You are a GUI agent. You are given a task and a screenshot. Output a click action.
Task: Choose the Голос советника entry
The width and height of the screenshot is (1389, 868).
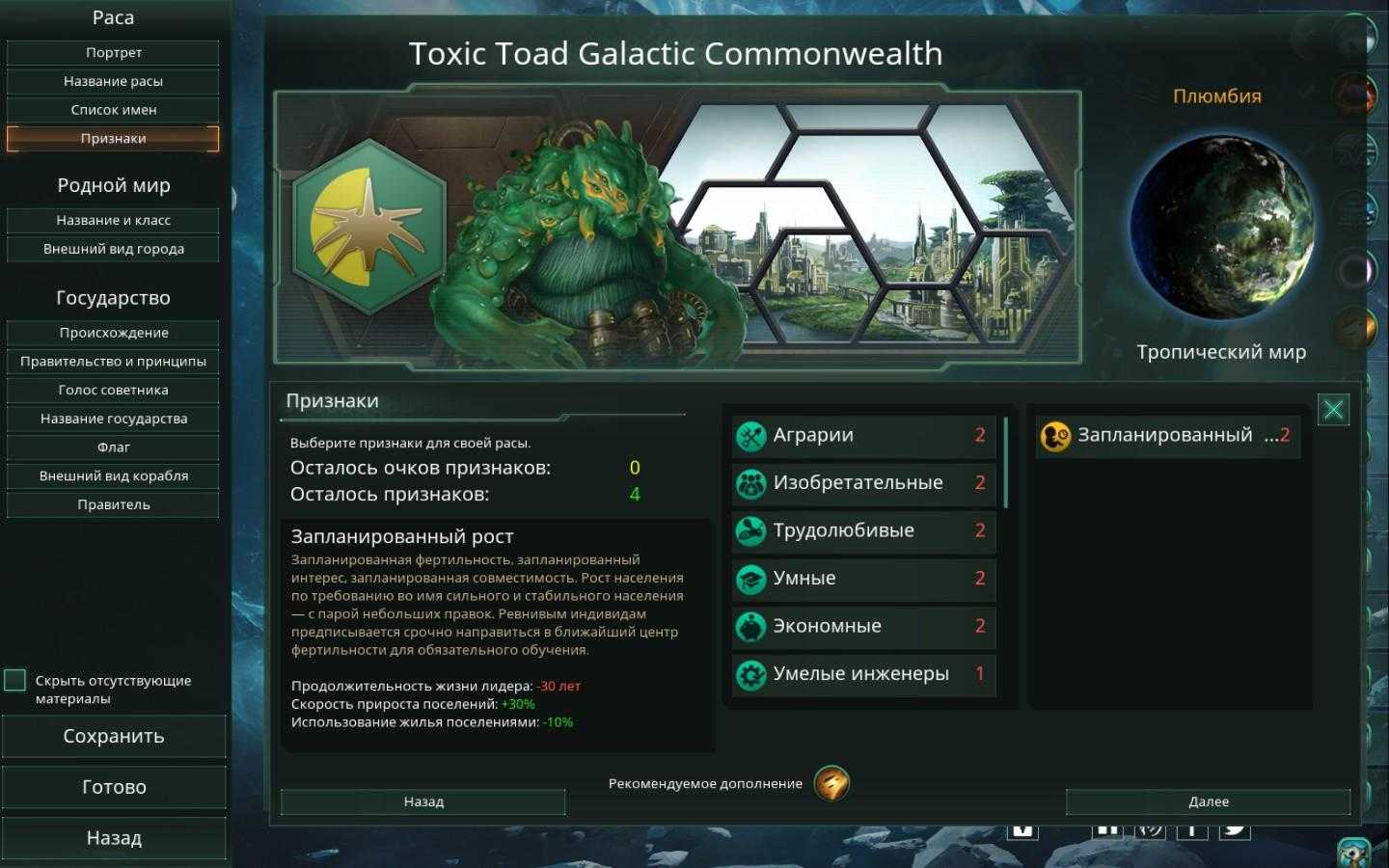113,390
